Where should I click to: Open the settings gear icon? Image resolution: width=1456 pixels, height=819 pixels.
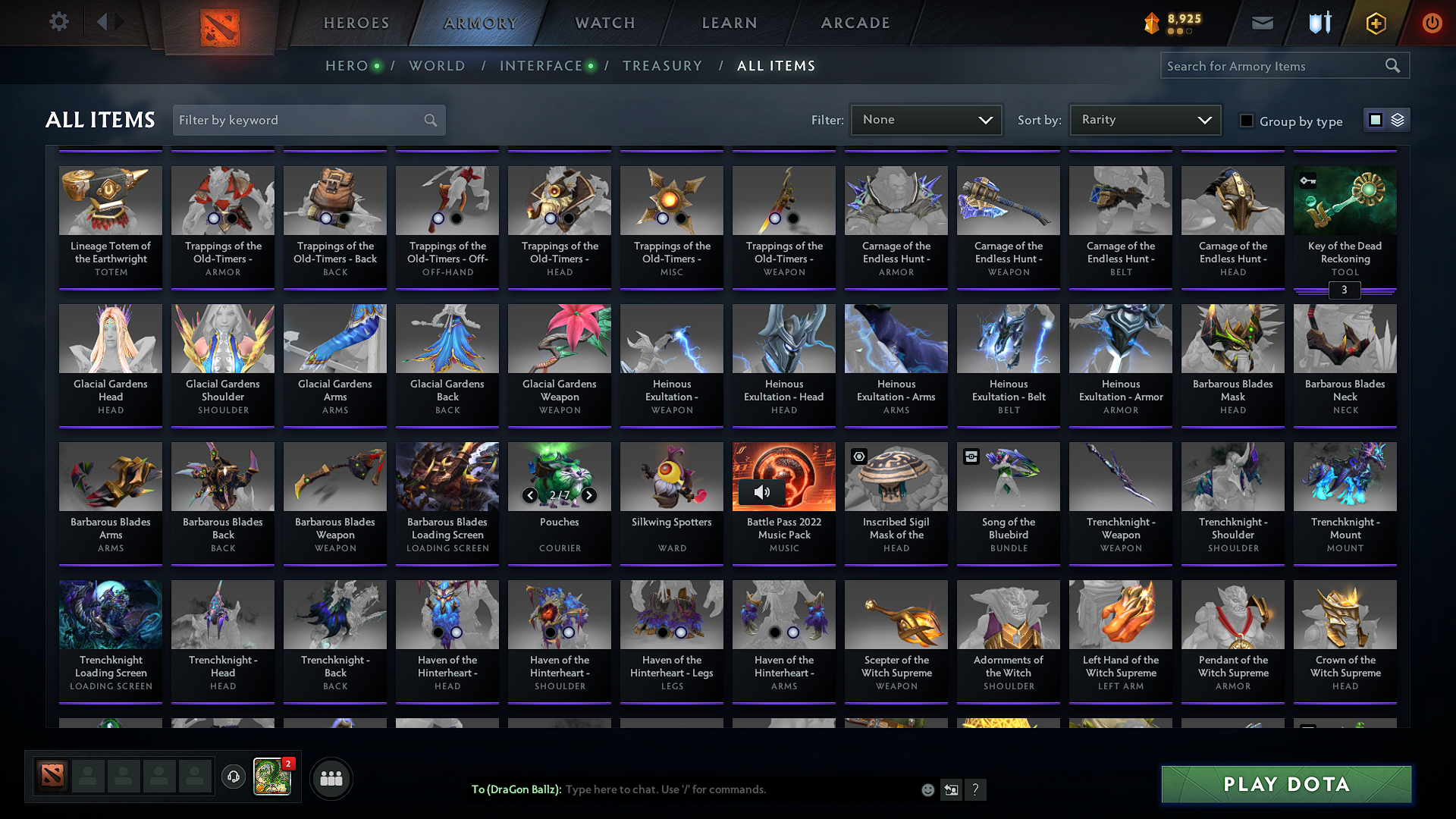[x=58, y=21]
